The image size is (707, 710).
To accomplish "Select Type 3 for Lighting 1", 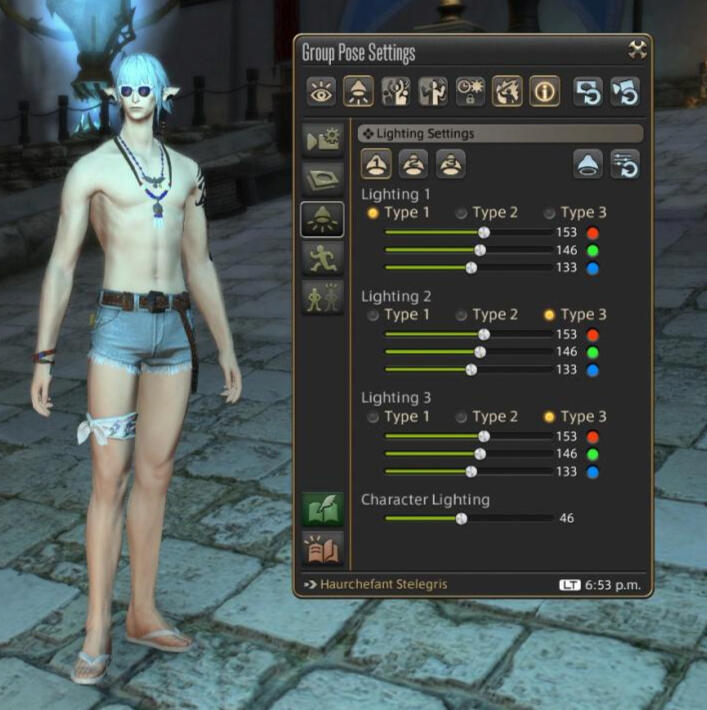I will [x=549, y=213].
